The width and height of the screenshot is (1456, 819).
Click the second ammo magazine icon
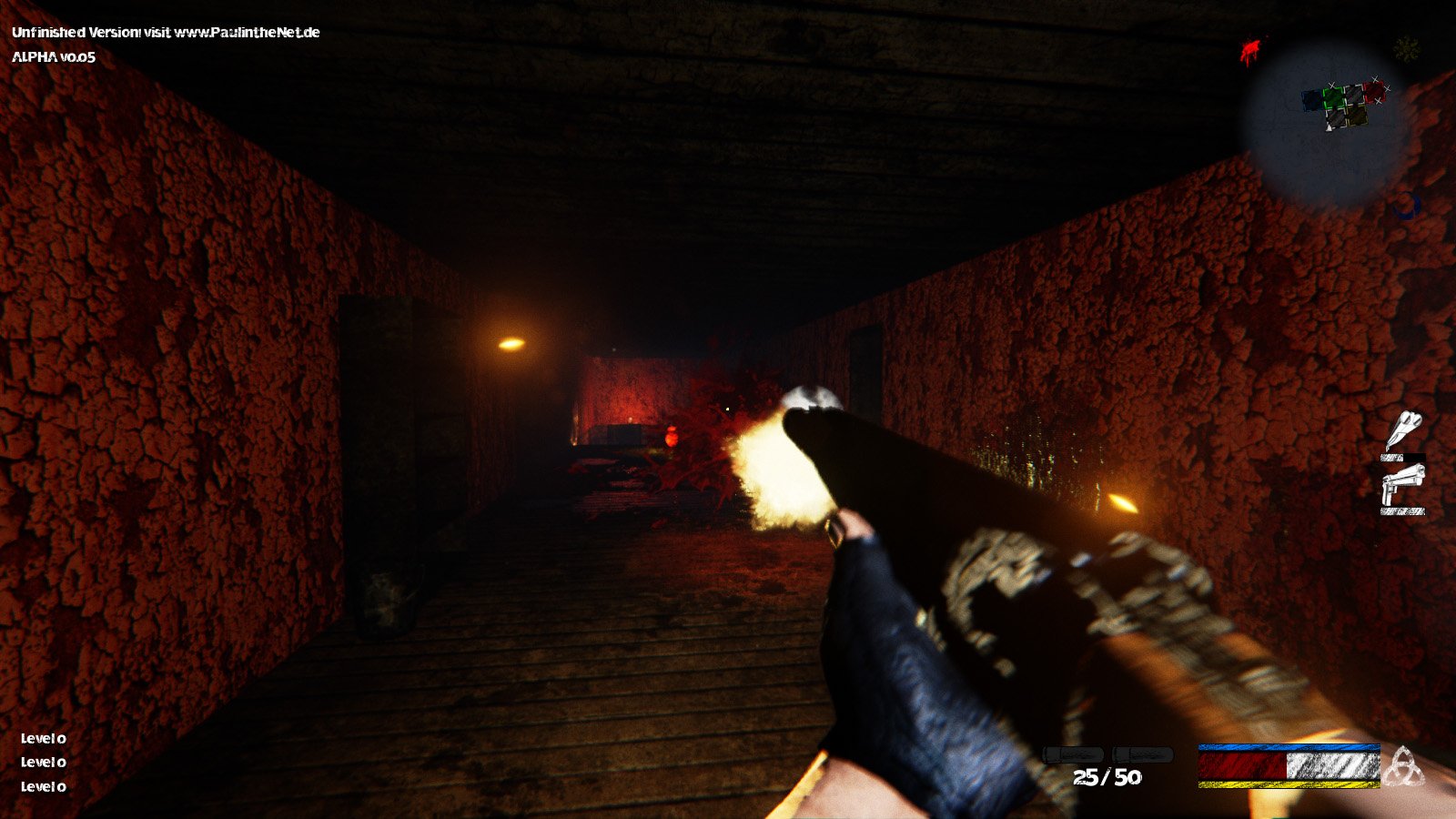[1145, 753]
